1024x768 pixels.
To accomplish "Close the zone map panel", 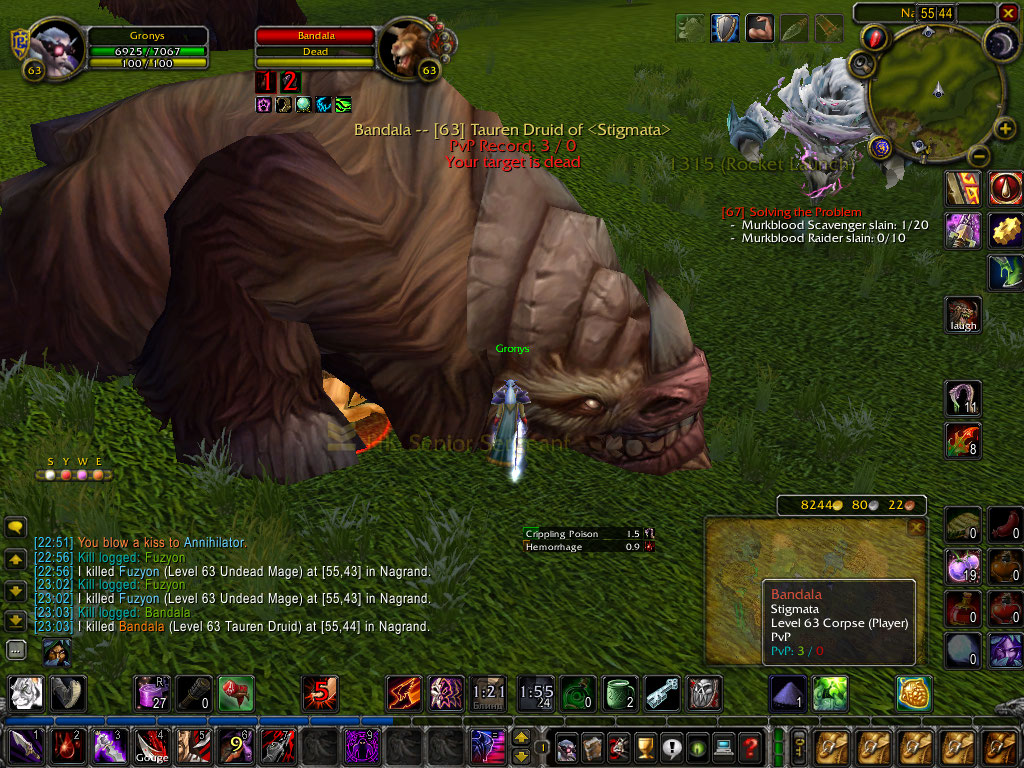I will click(x=915, y=527).
